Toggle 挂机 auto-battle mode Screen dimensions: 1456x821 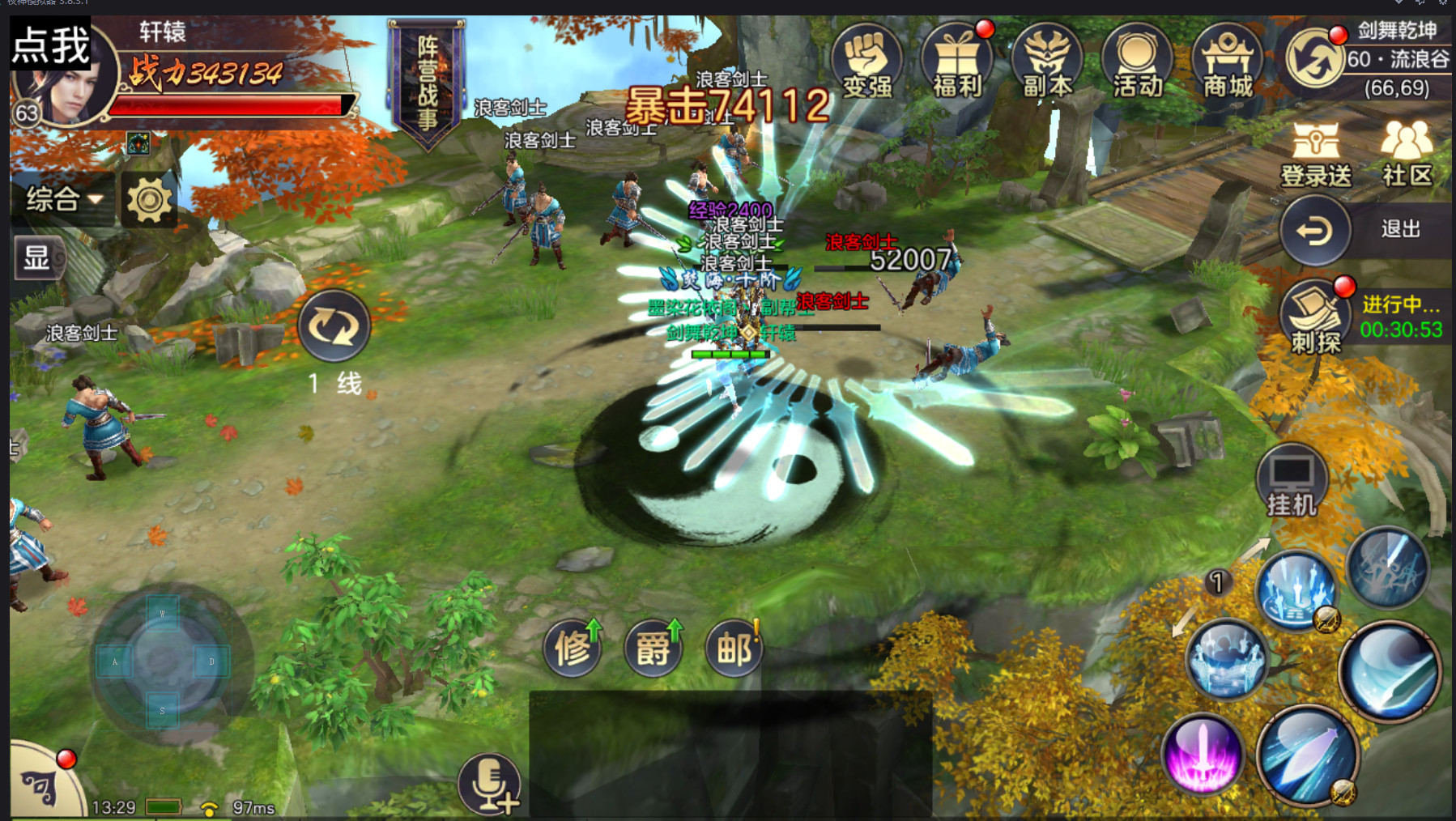click(1292, 481)
